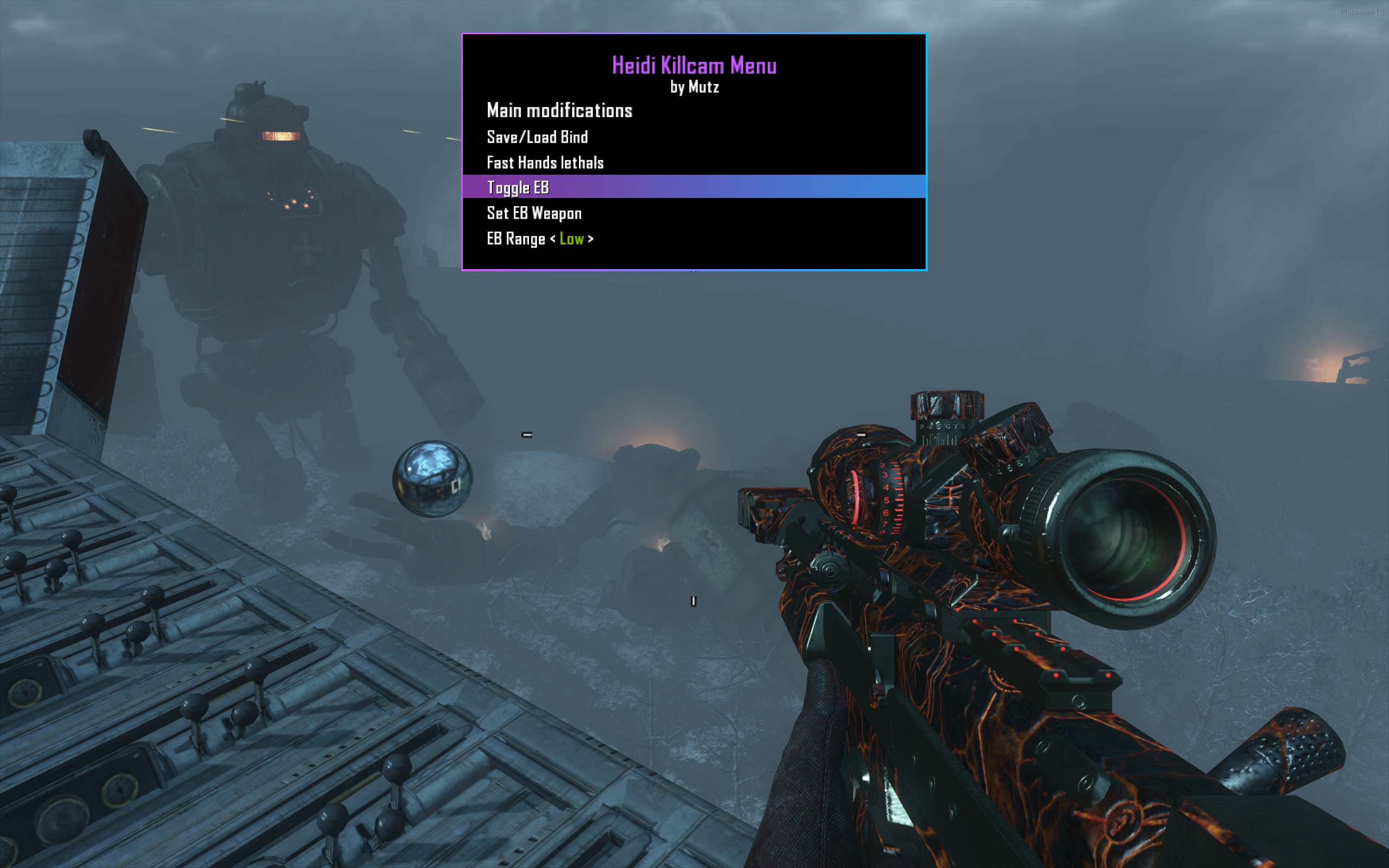Screen dimensions: 1389x868
Task: Increase EB Range with the right arrow
Action: (591, 239)
